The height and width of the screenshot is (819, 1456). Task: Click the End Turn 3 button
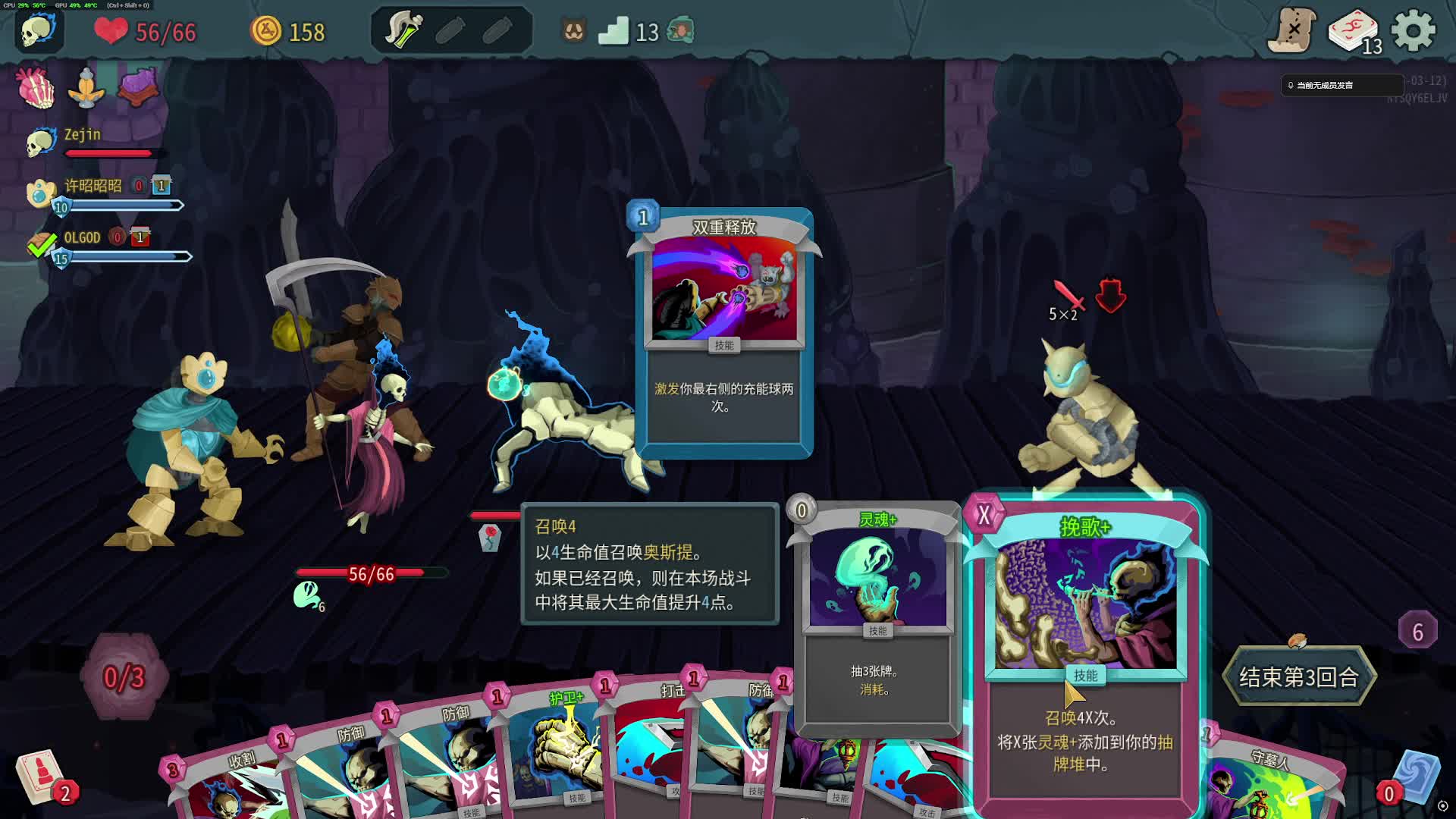1298,676
